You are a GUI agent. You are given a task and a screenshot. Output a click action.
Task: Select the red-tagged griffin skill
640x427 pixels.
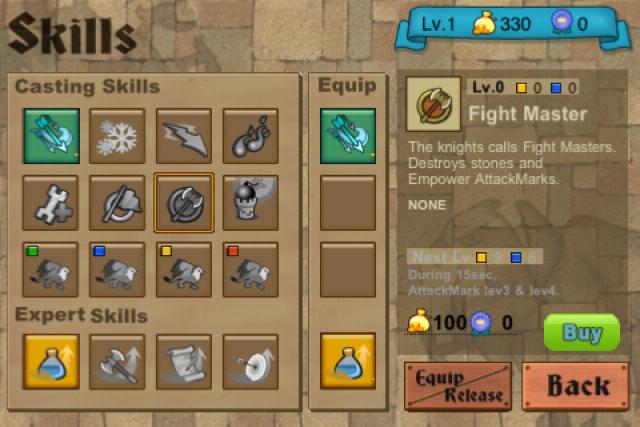(x=250, y=270)
